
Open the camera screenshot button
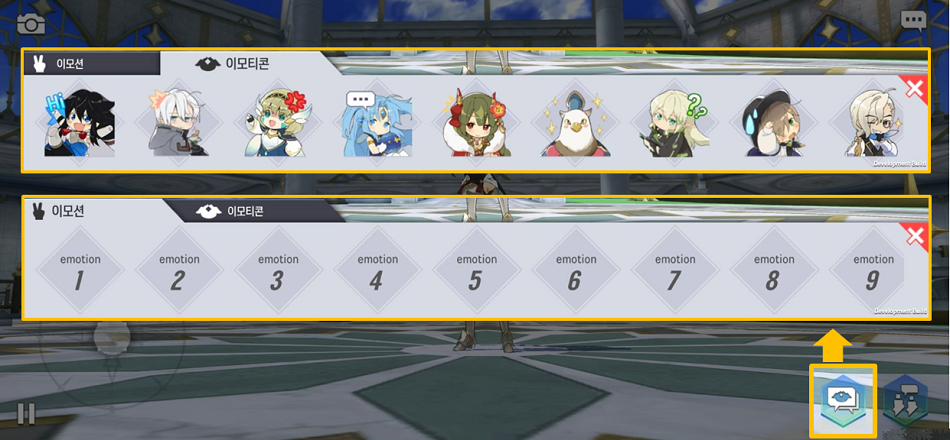coord(31,24)
